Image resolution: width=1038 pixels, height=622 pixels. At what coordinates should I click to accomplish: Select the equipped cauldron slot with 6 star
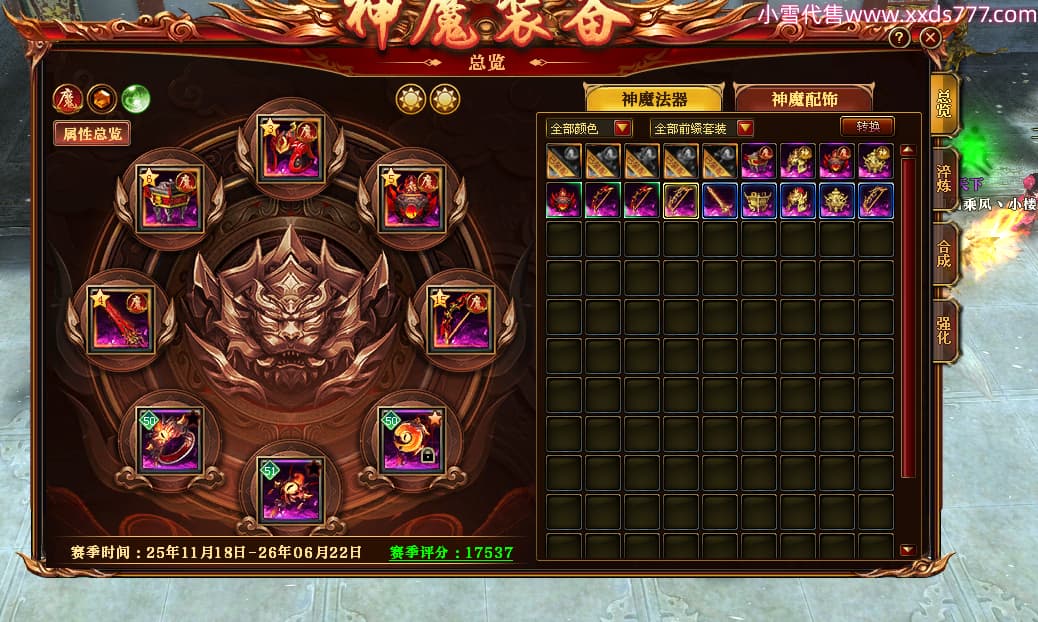tap(169, 198)
